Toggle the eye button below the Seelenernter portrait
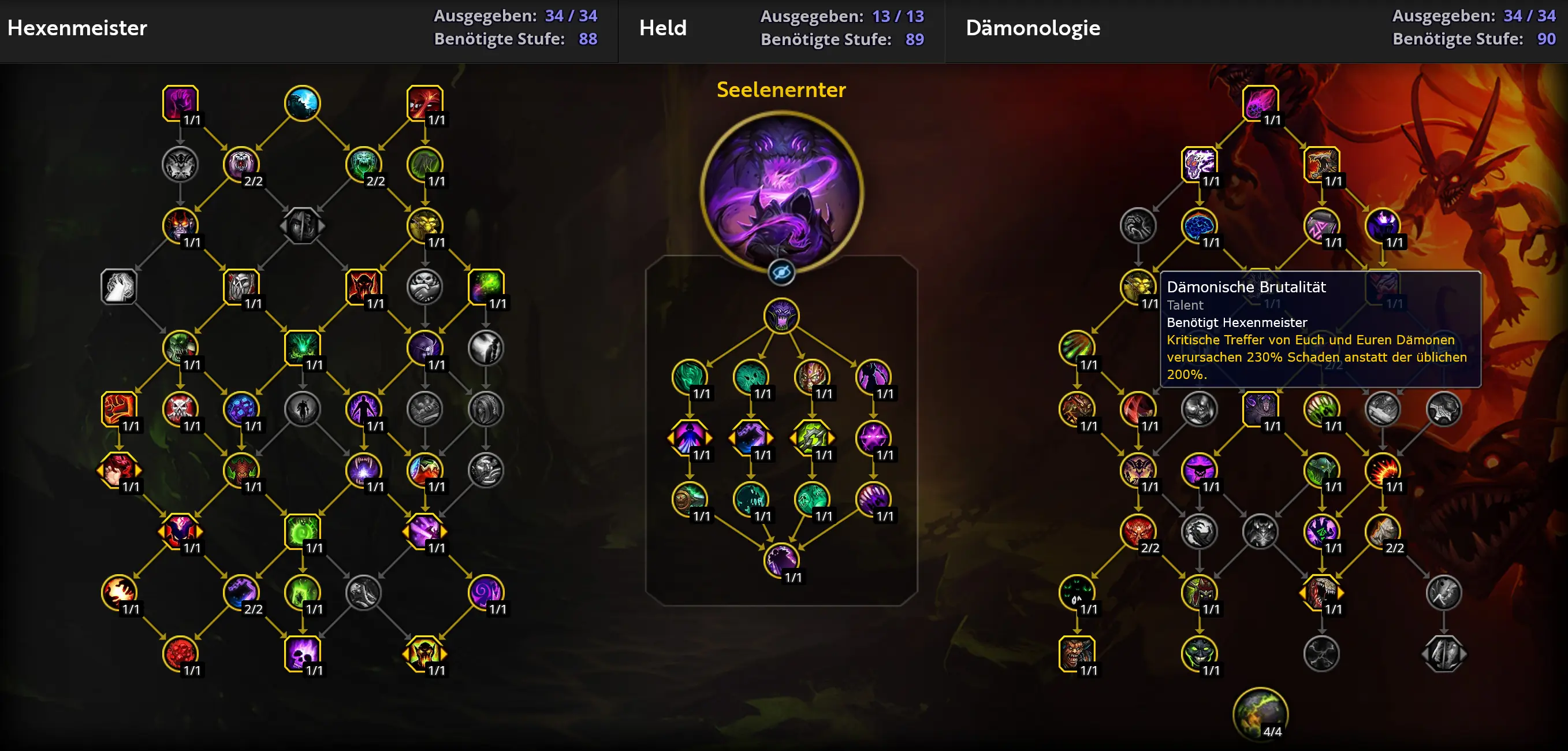1568x751 pixels. pyautogui.click(x=781, y=272)
